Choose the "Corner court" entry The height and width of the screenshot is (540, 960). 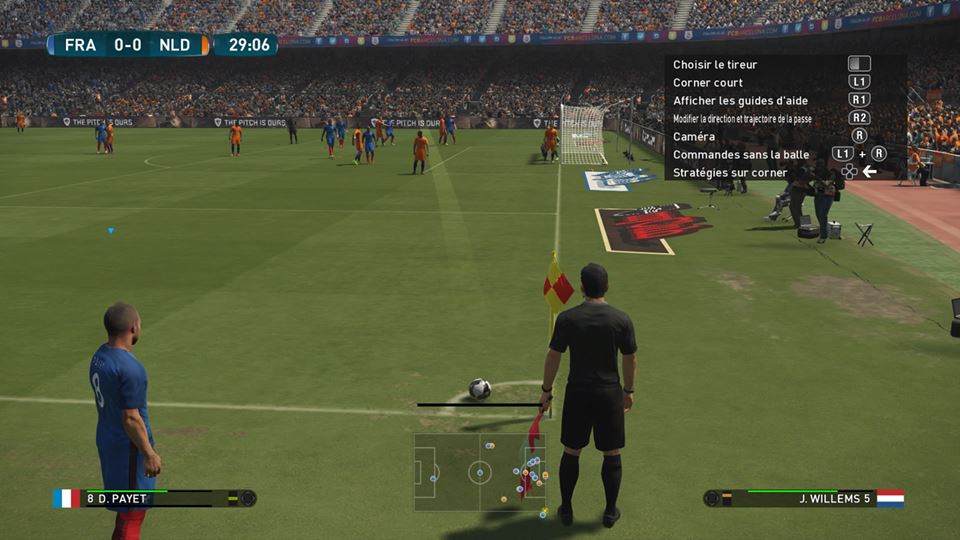pyautogui.click(x=708, y=83)
